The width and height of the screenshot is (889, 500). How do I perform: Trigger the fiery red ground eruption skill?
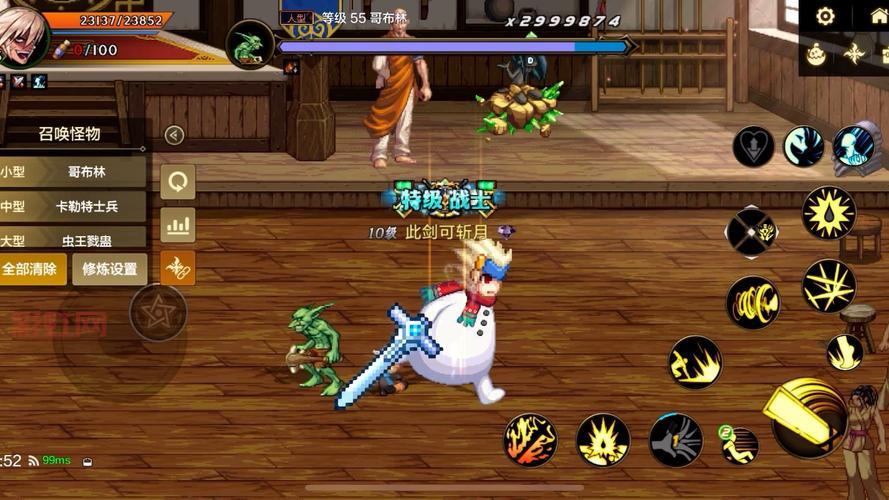tap(530, 440)
